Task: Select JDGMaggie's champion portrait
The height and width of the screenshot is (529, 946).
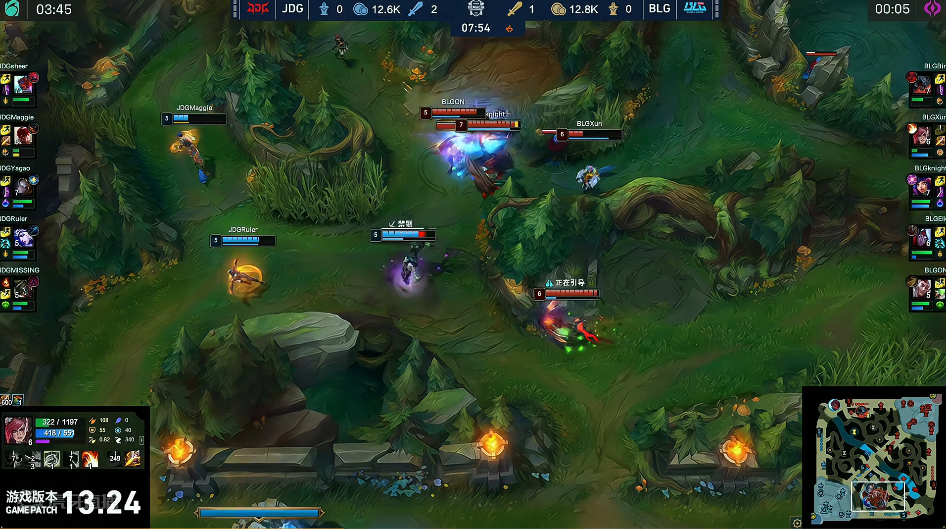Action: coord(24,137)
